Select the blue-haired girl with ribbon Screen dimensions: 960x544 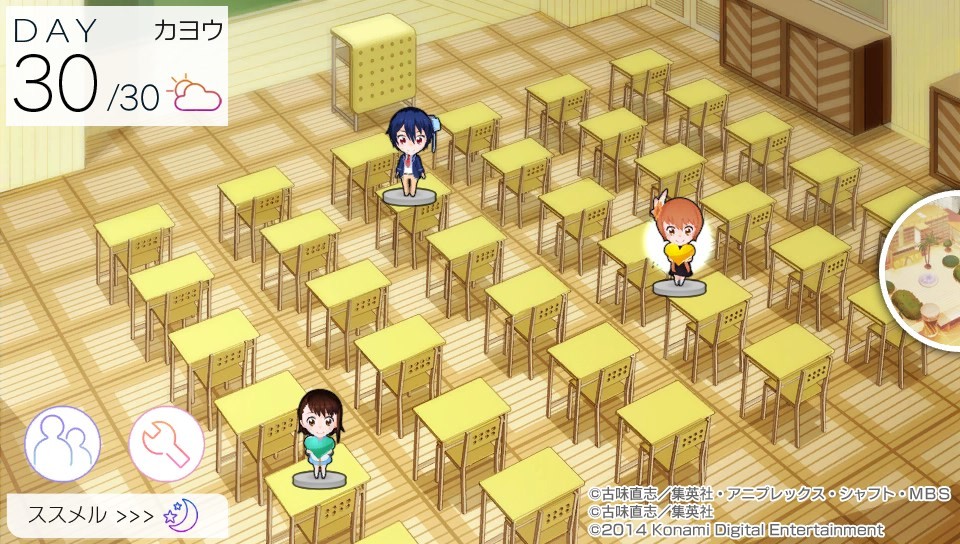click(x=409, y=155)
